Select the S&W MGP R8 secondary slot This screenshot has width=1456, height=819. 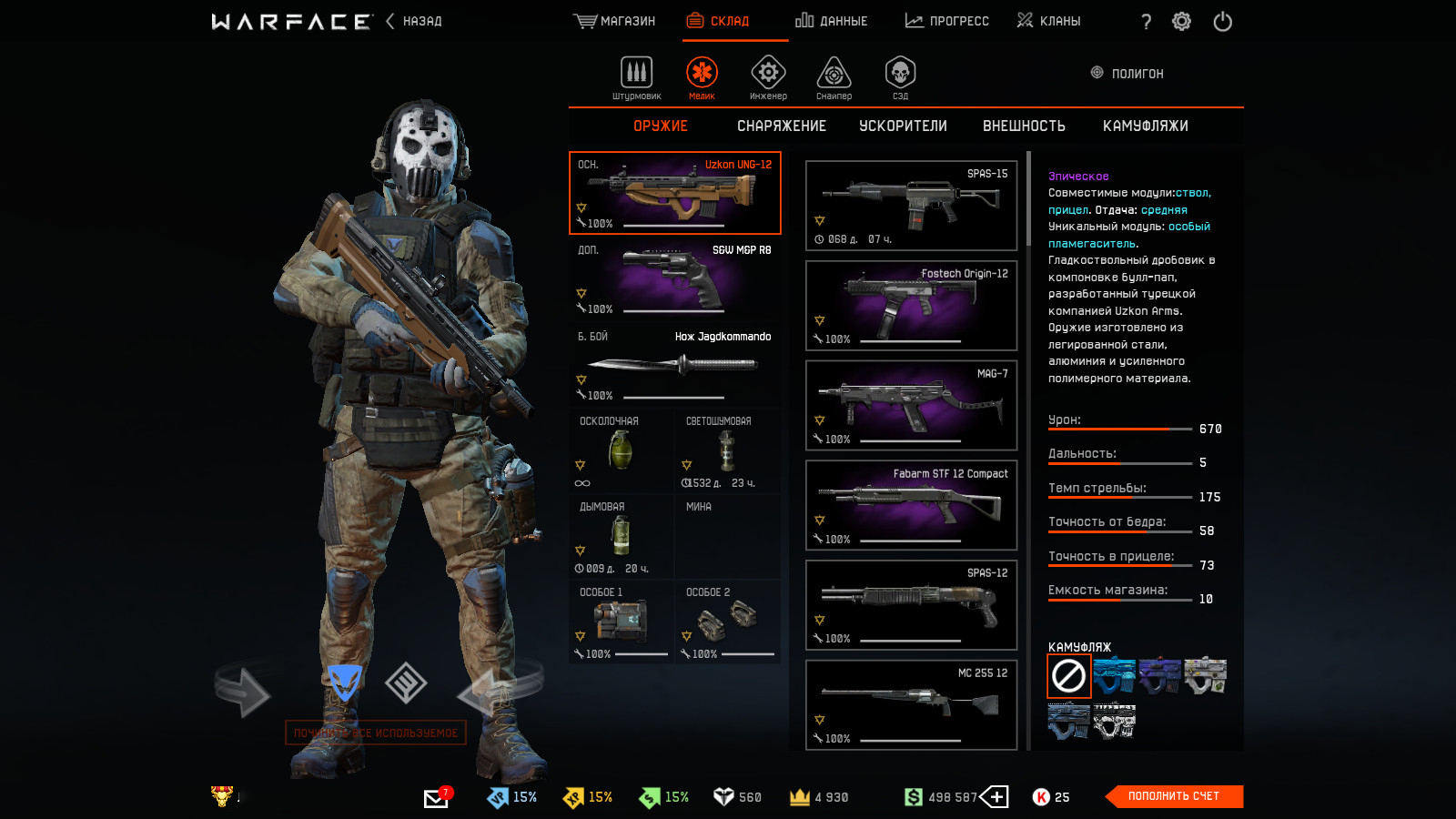point(674,278)
